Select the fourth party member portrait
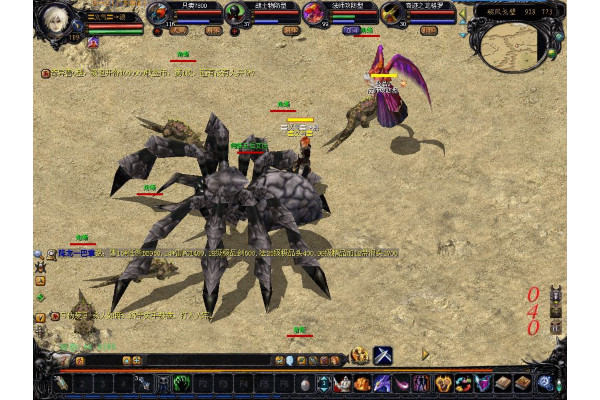The width and height of the screenshot is (600, 400). pos(389,14)
